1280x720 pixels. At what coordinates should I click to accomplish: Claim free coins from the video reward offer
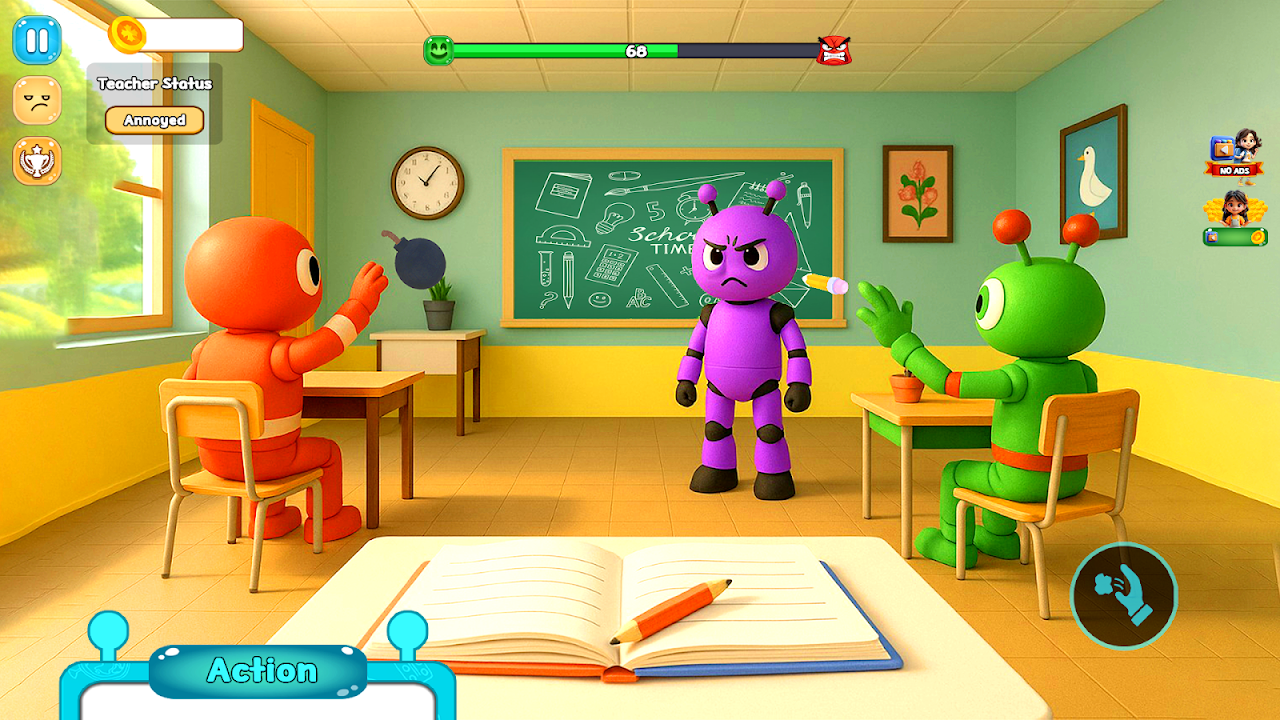[x=1235, y=219]
